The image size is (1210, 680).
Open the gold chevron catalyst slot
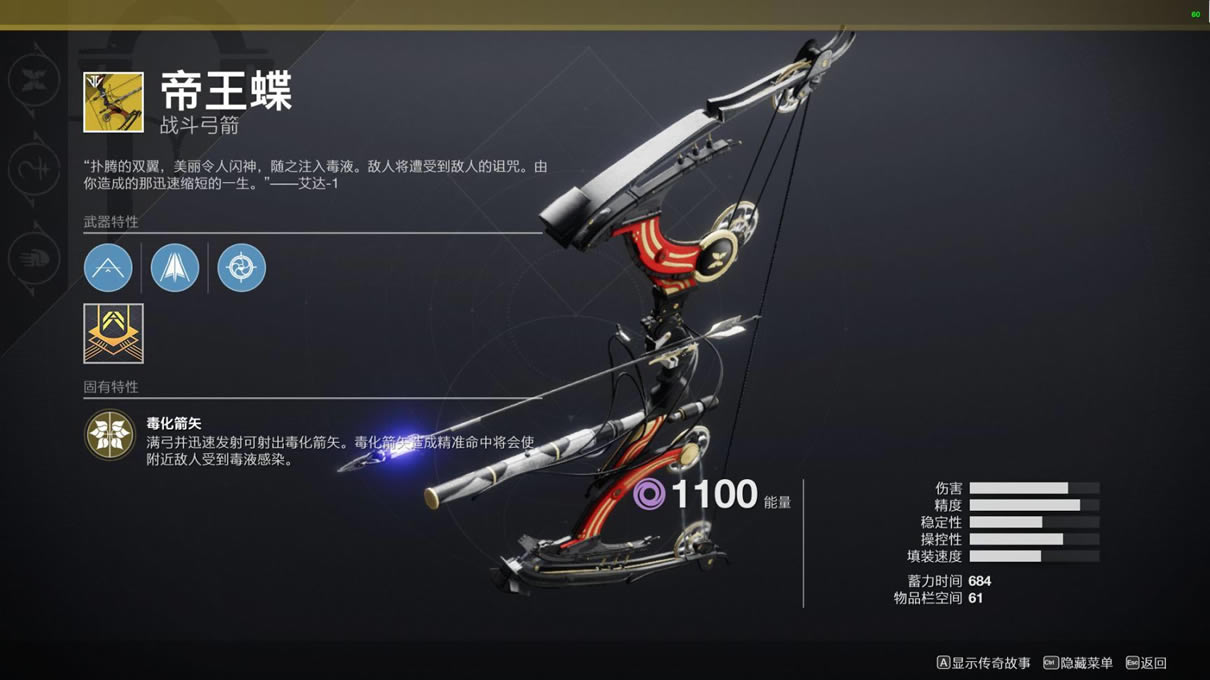pos(113,333)
